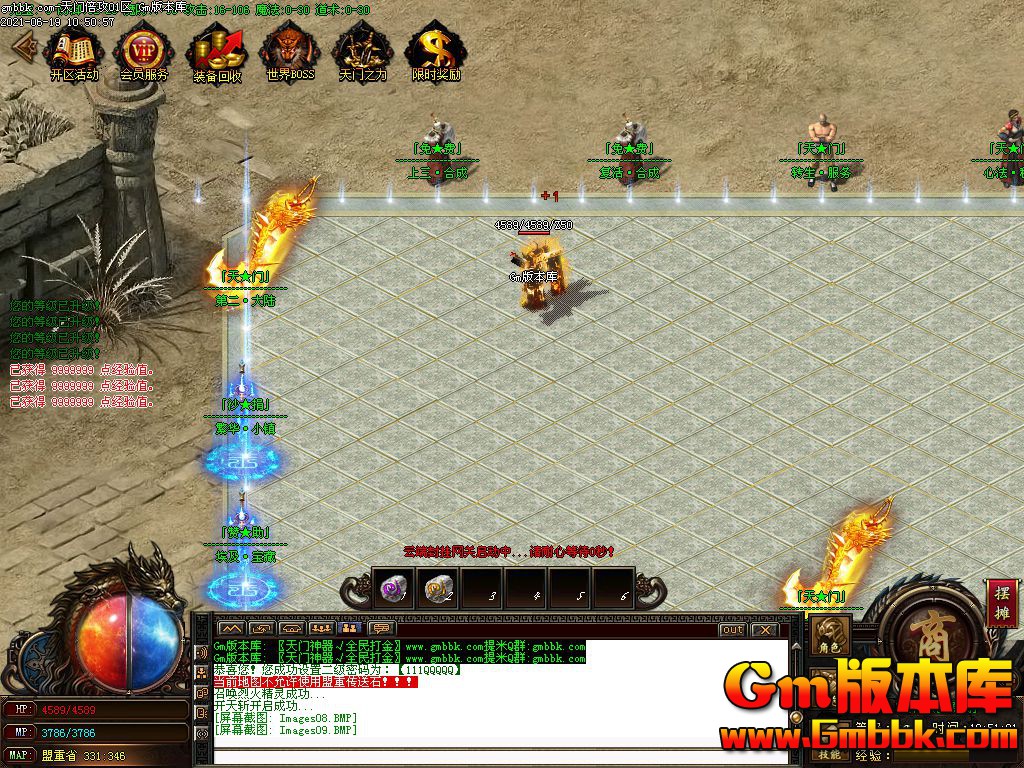Close the chat panel with the X button
Viewport: 1024px width, 768px height.
click(x=765, y=630)
